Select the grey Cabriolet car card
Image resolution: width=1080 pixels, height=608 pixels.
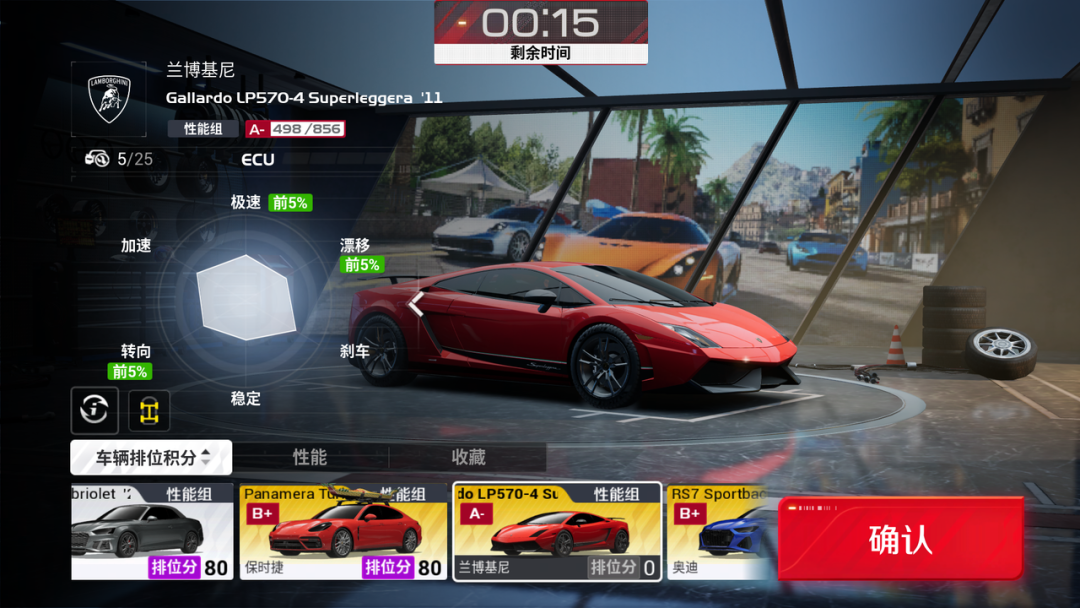coord(151,532)
